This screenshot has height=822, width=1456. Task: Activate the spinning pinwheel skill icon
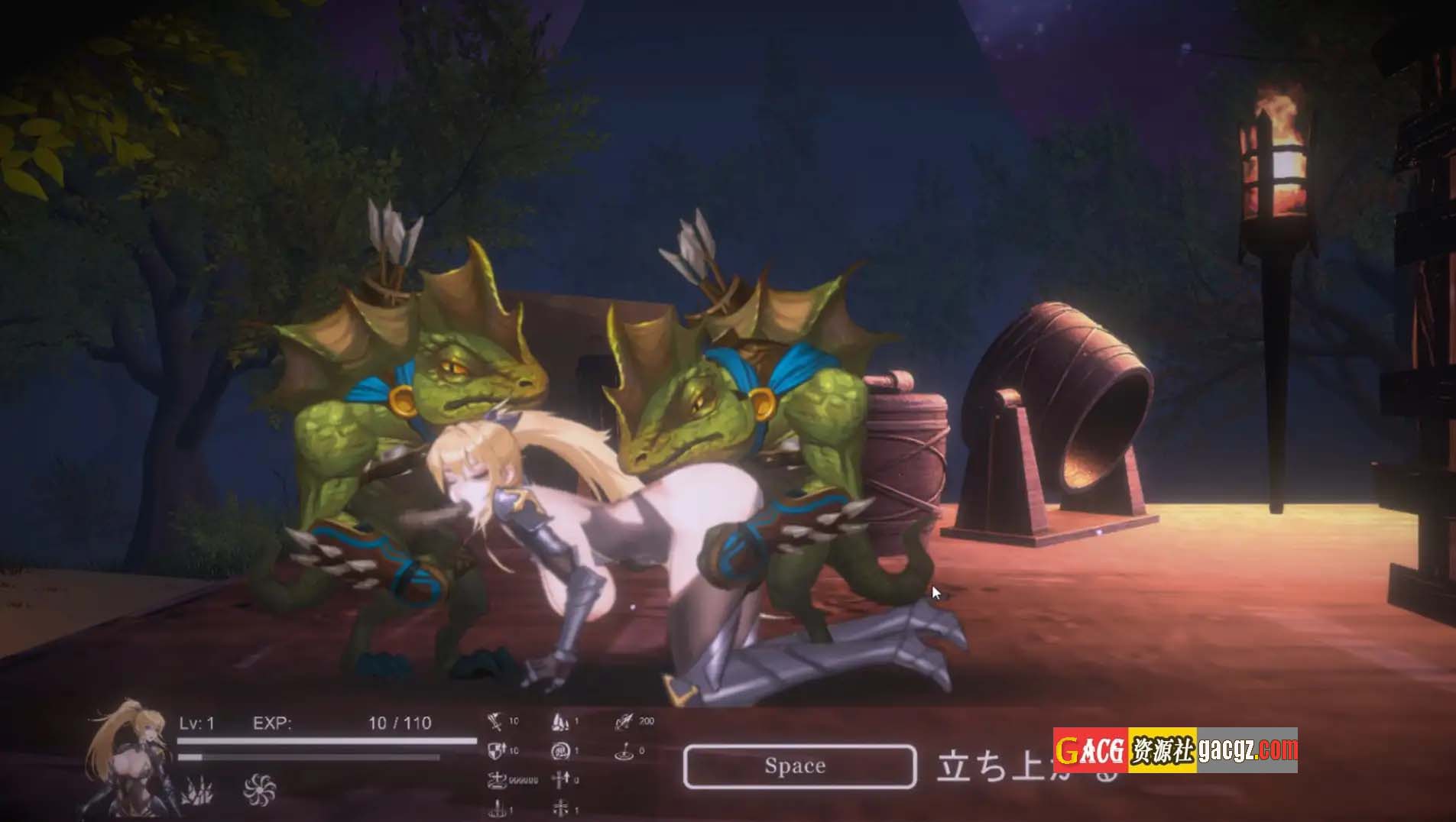pyautogui.click(x=258, y=789)
